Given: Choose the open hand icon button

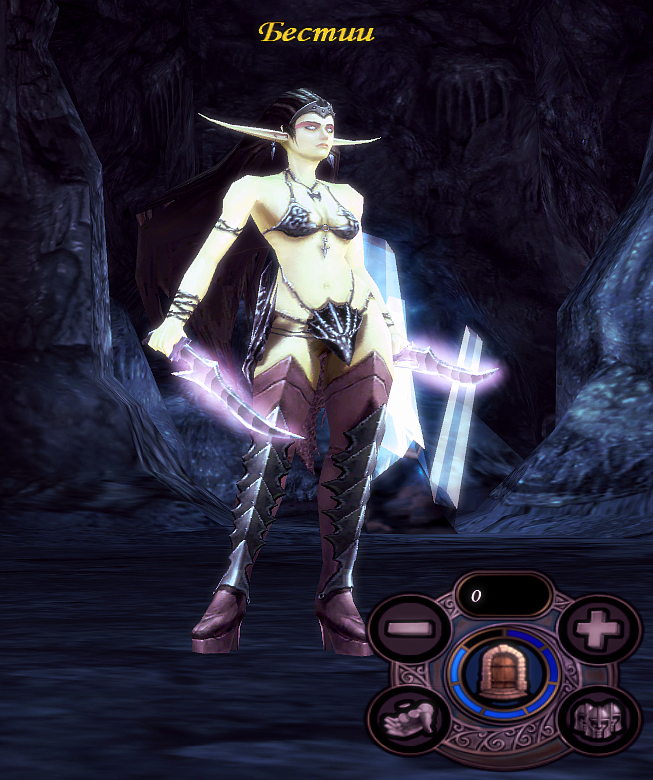Looking at the screenshot, I should click(407, 719).
